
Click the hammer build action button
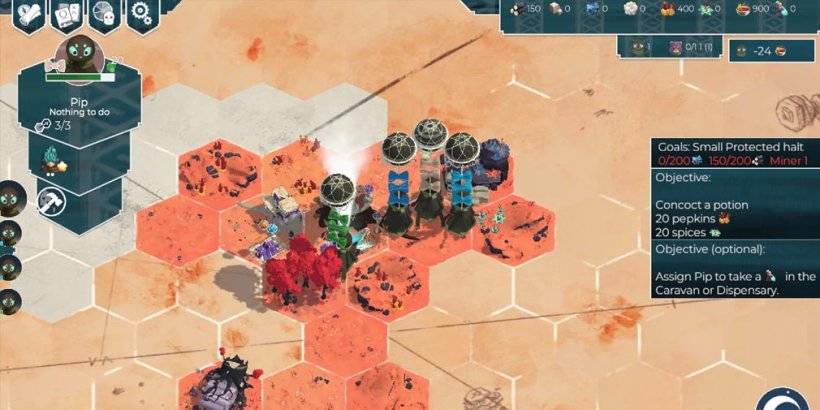point(52,200)
